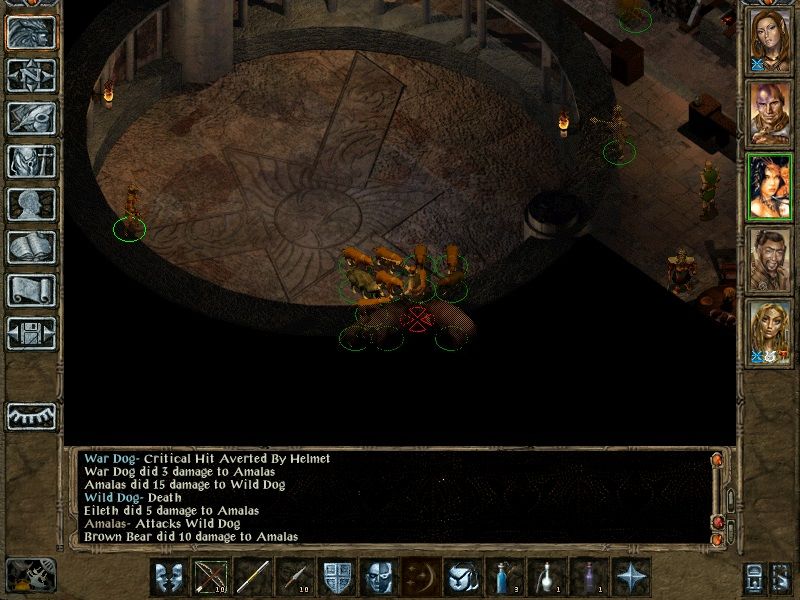Open the mage spellbook with book icon
The image size is (800, 600).
(x=31, y=247)
